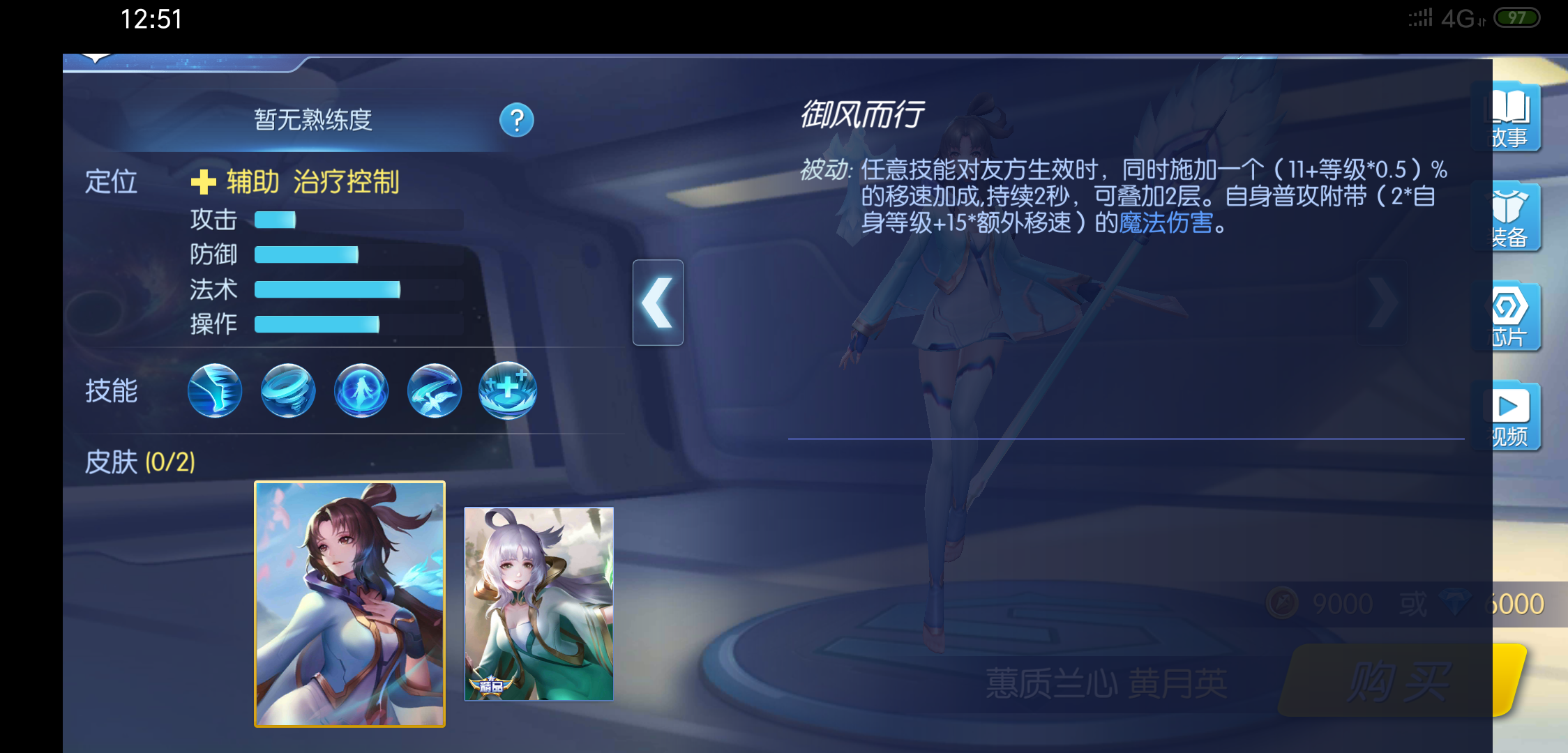
Task: Open the first skill icon details
Action: (x=214, y=391)
